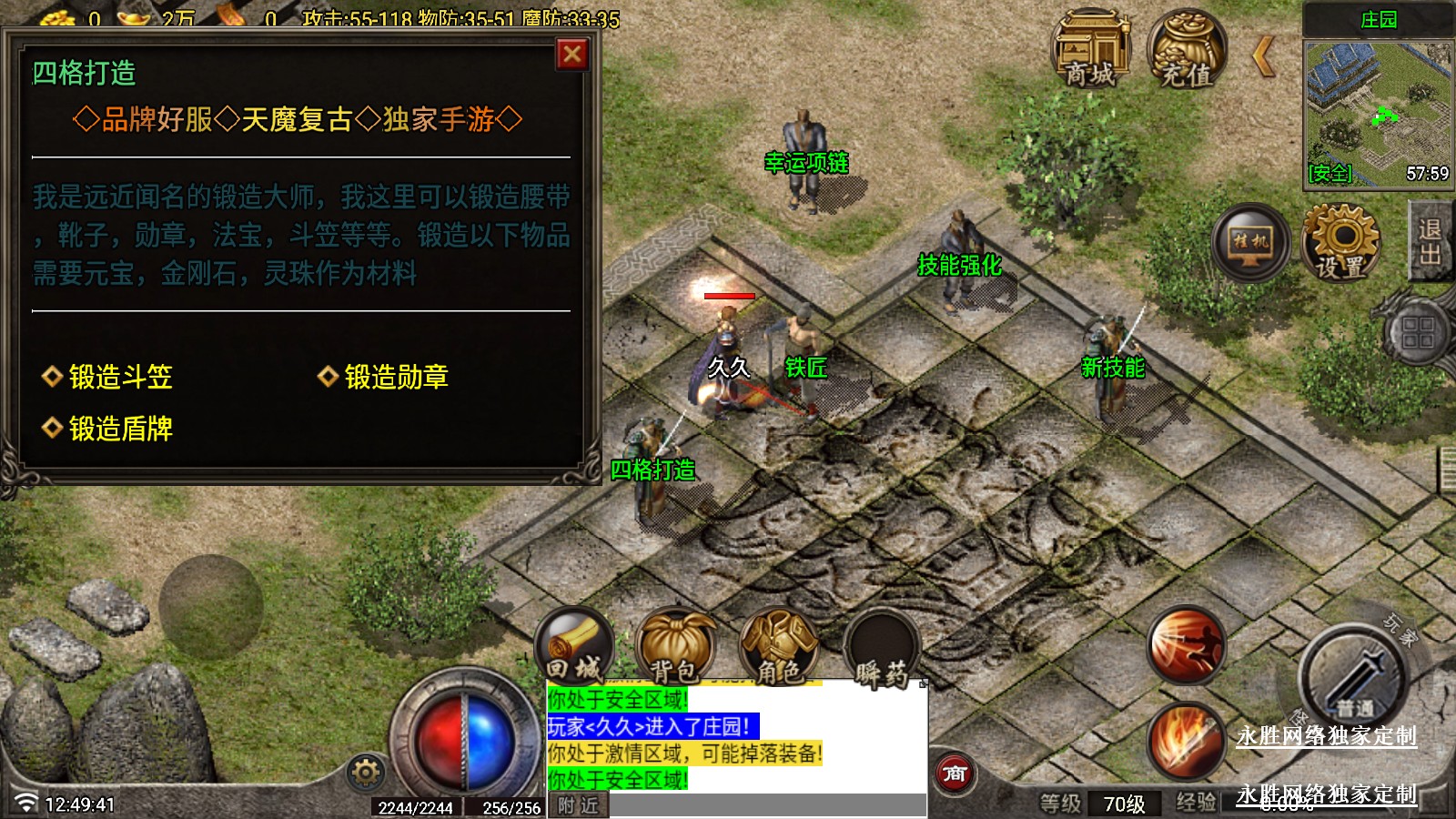Collapse the top menu with the arrow
The image size is (1456, 819).
(1263, 56)
